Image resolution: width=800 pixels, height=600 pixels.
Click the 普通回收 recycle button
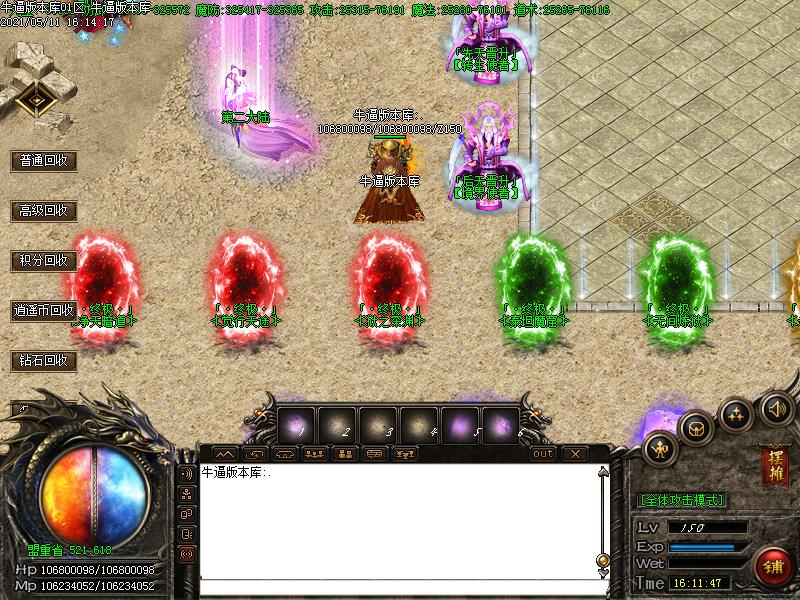coord(44,160)
